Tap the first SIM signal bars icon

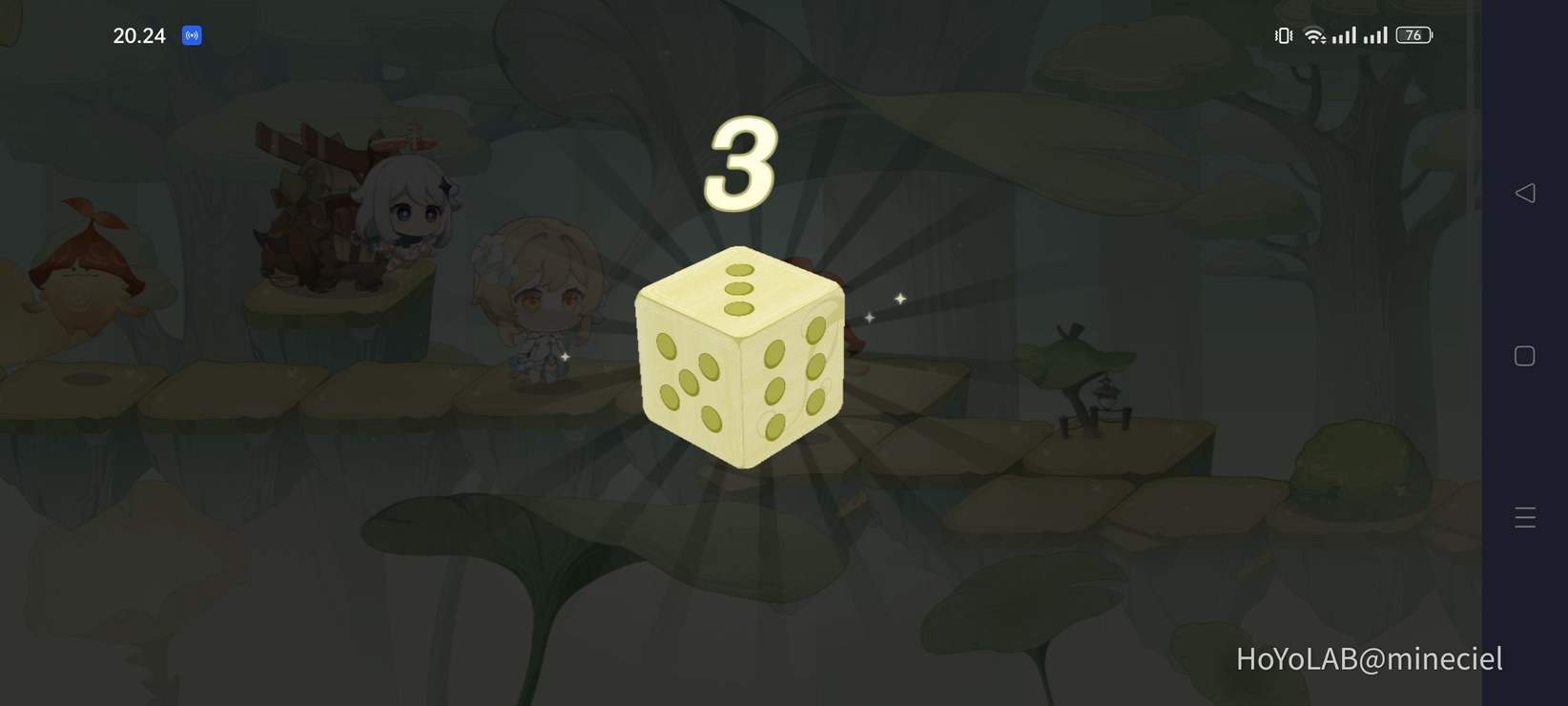(x=1346, y=35)
